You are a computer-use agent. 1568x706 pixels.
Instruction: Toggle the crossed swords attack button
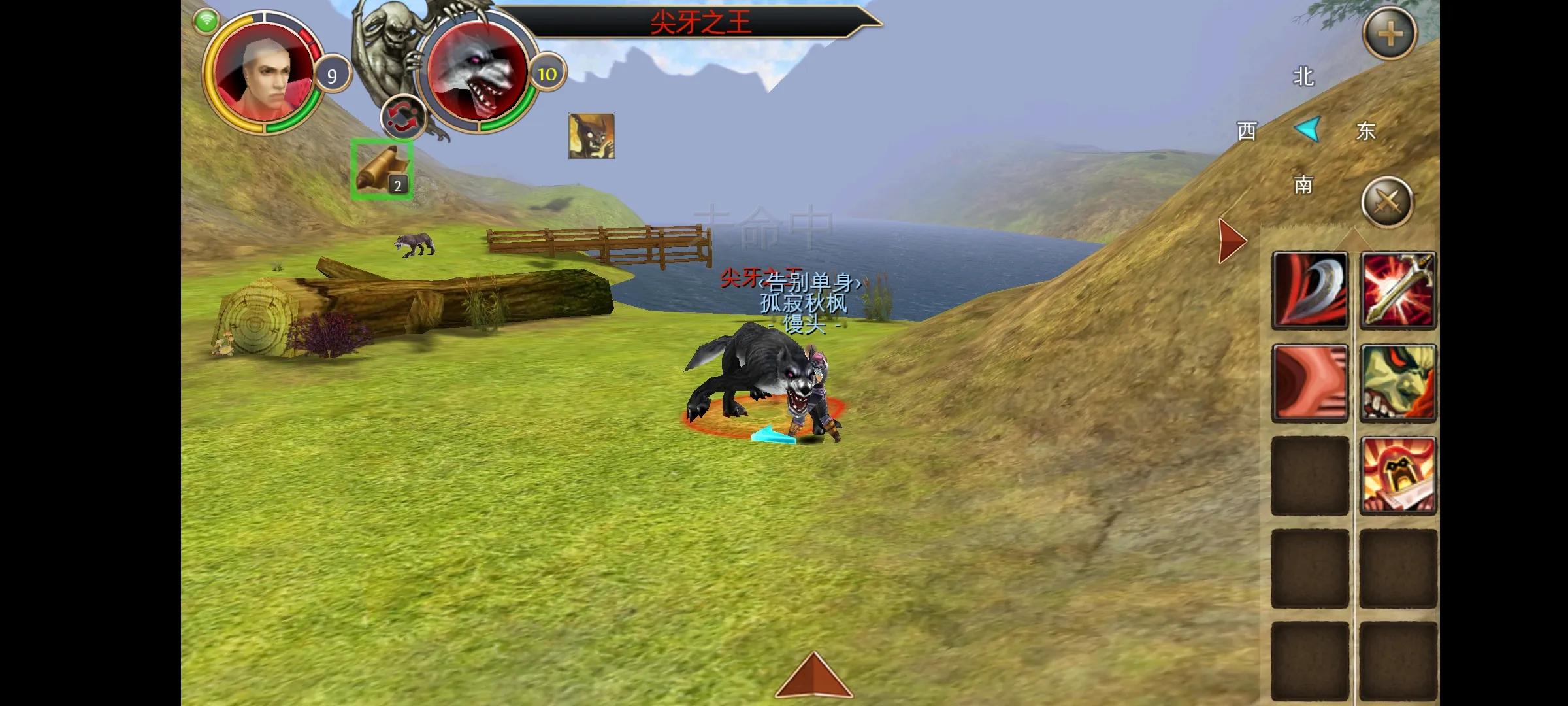(1387, 203)
